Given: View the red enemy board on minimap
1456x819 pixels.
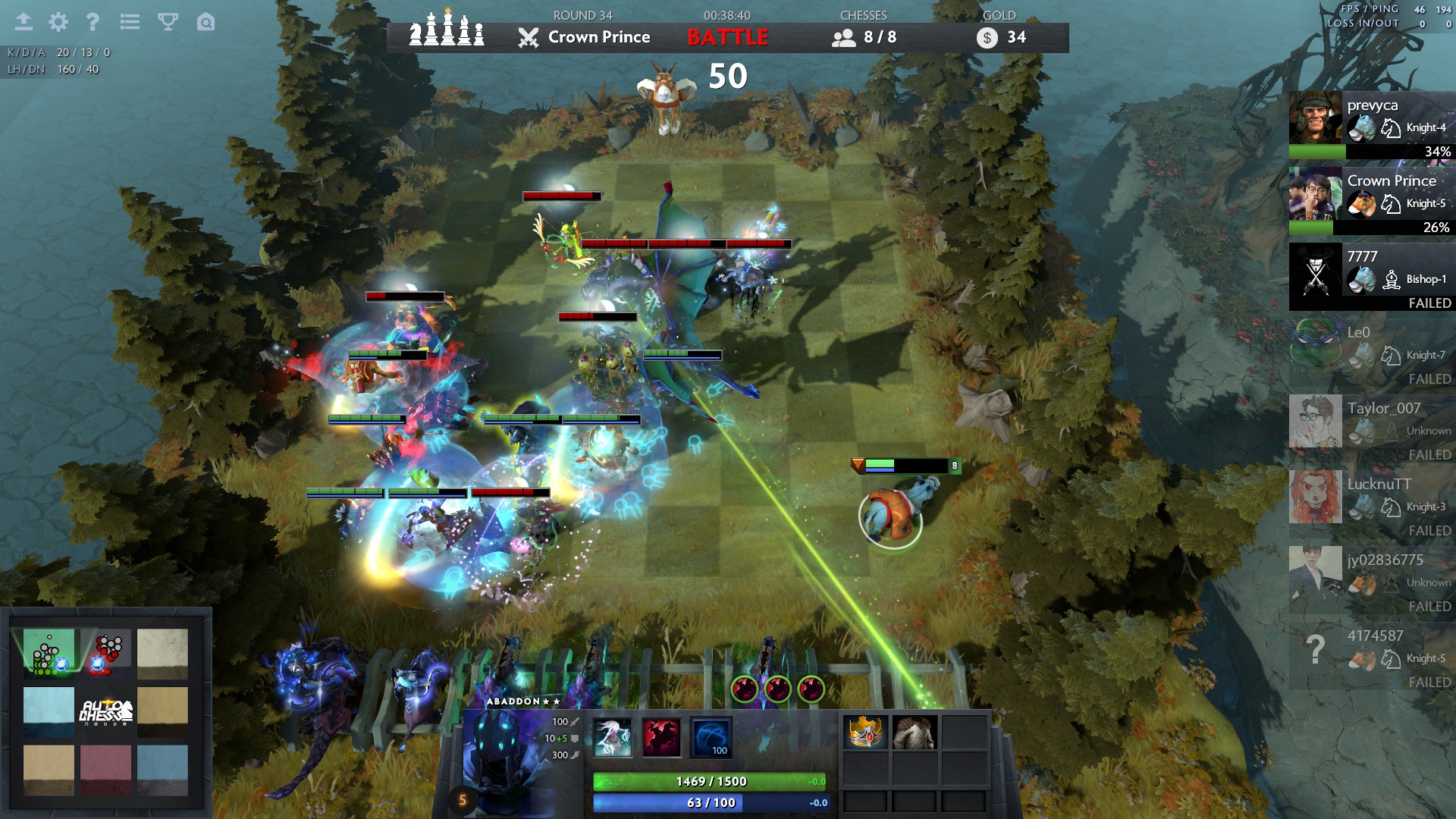Looking at the screenshot, I should [105, 652].
